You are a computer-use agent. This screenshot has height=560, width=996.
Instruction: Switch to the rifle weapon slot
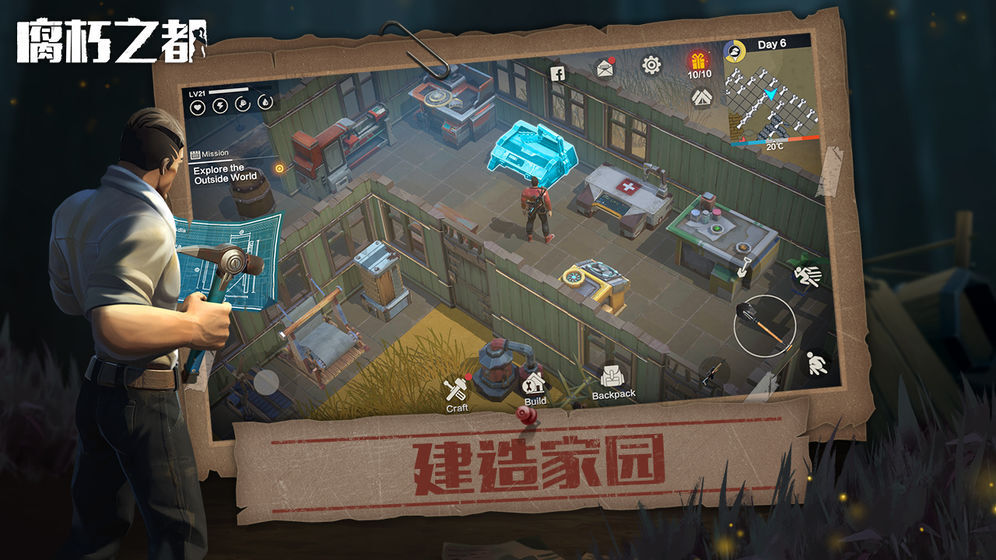tap(714, 373)
